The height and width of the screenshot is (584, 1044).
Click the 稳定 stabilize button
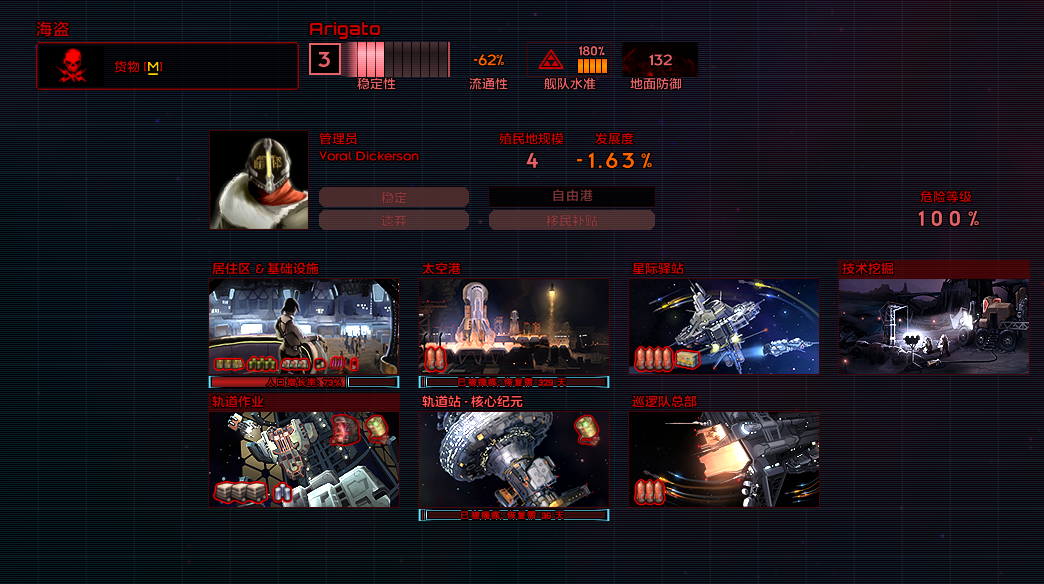pyautogui.click(x=394, y=197)
